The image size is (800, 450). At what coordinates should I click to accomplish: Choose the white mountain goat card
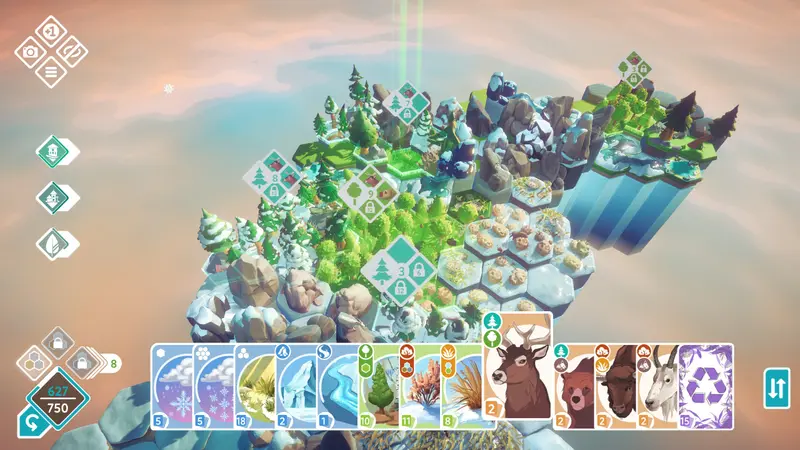click(658, 386)
